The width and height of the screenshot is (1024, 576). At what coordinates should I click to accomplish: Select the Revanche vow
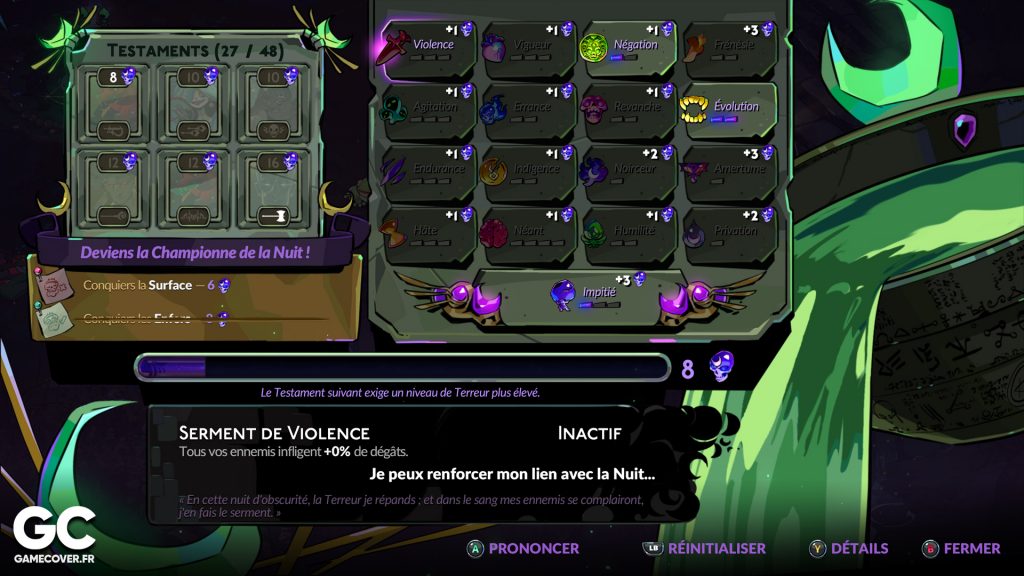coord(628,110)
